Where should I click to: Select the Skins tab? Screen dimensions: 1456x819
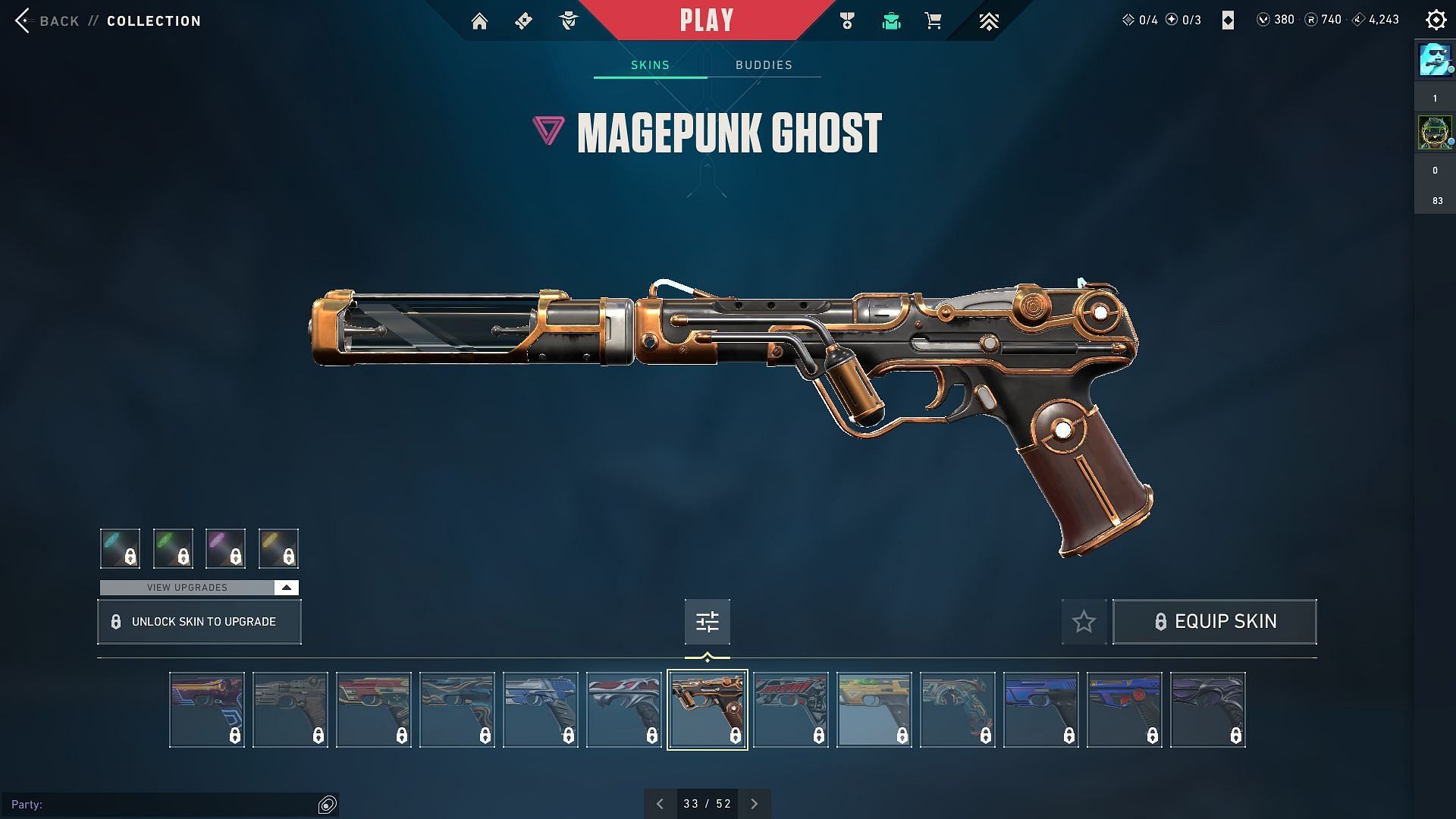[x=650, y=65]
